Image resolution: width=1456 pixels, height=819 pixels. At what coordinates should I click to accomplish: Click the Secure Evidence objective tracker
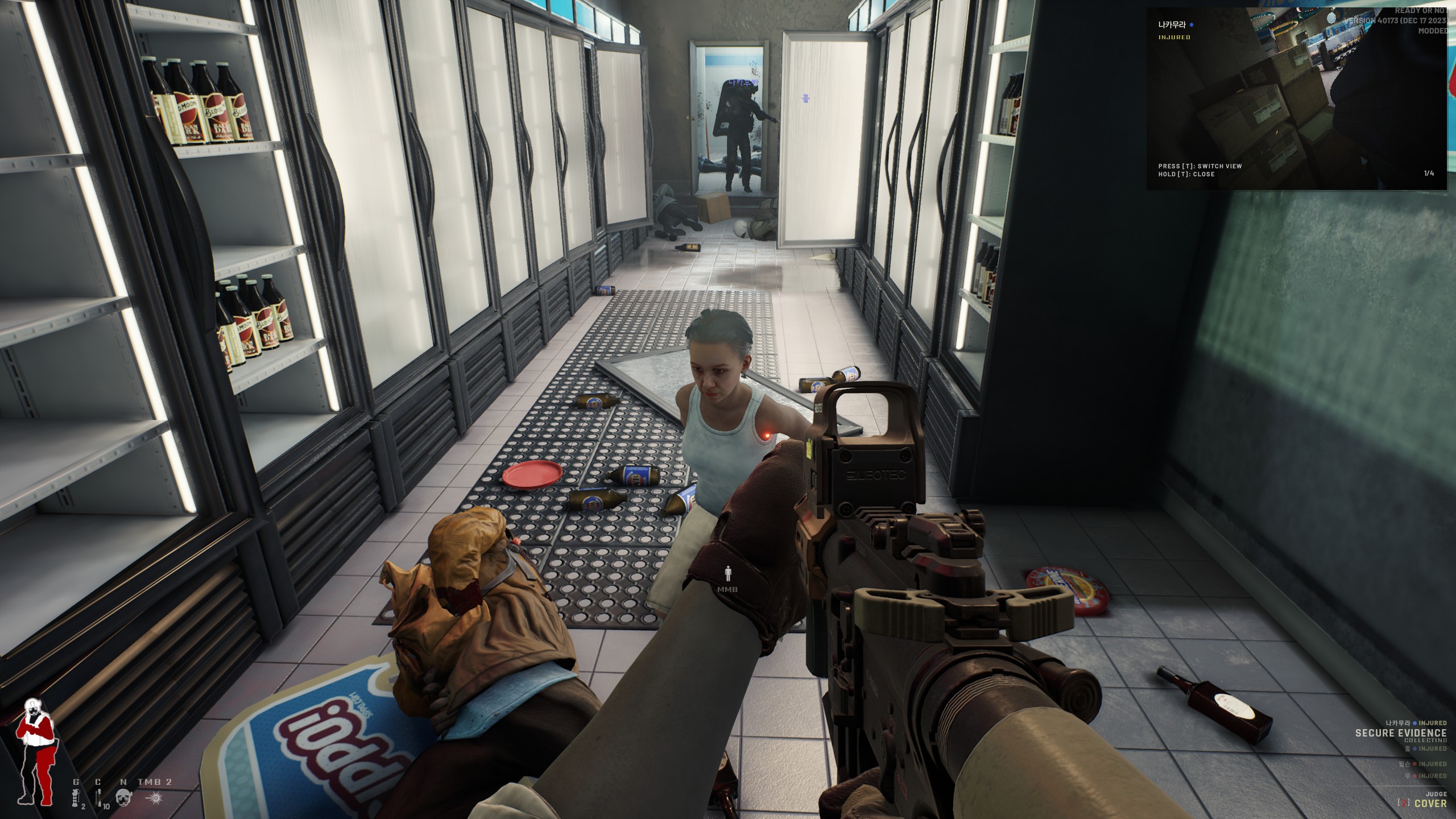(x=1400, y=733)
